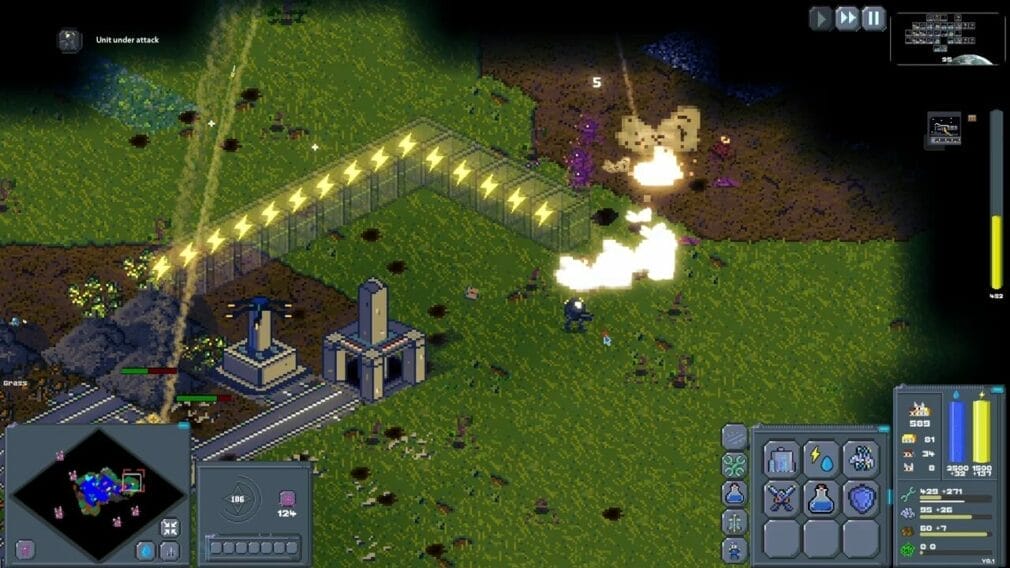This screenshot has width=1010, height=568.
Task: Select the mech unit side button
Action: (734, 549)
